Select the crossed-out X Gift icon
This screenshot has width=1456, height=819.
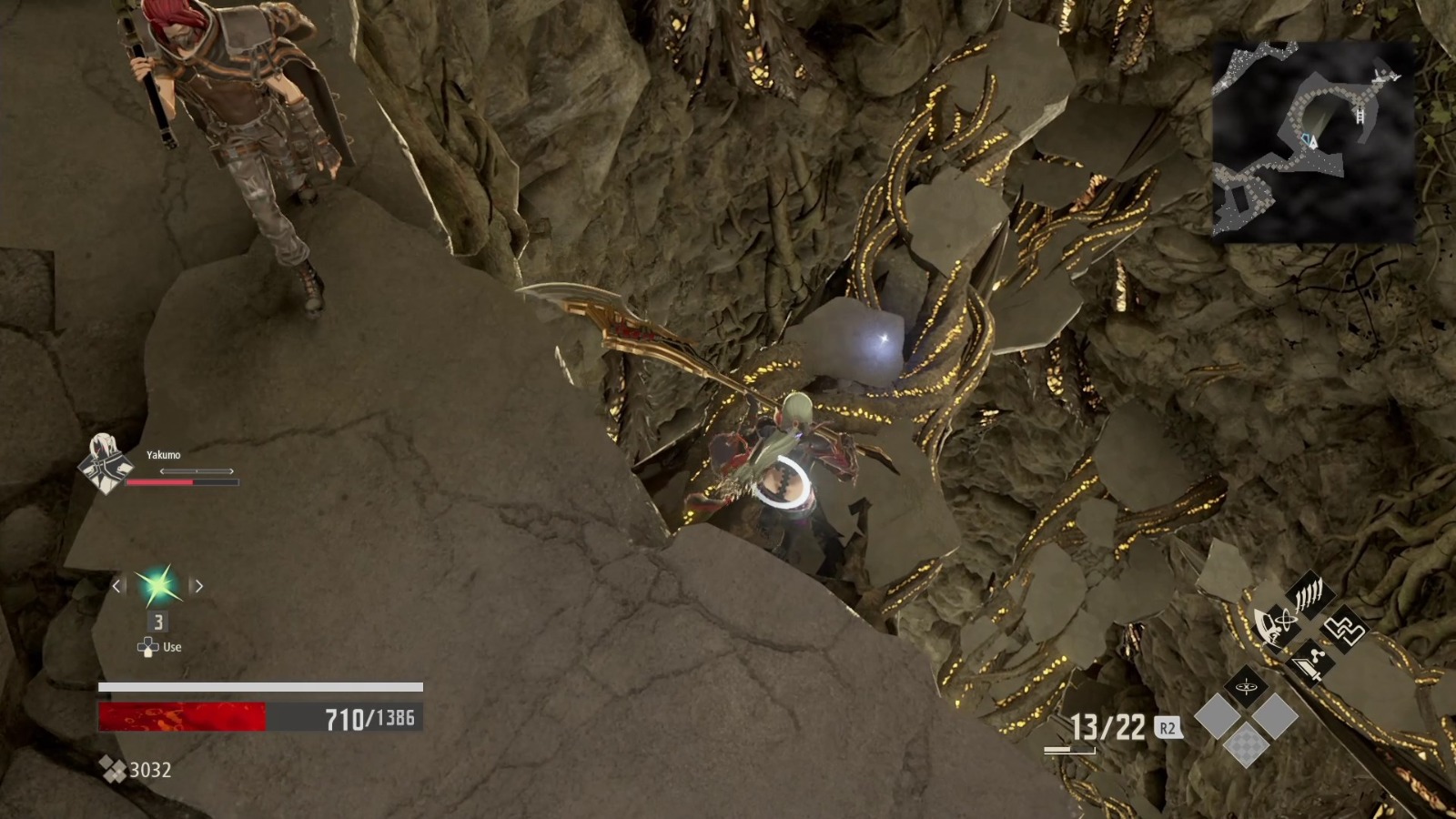click(x=1246, y=686)
